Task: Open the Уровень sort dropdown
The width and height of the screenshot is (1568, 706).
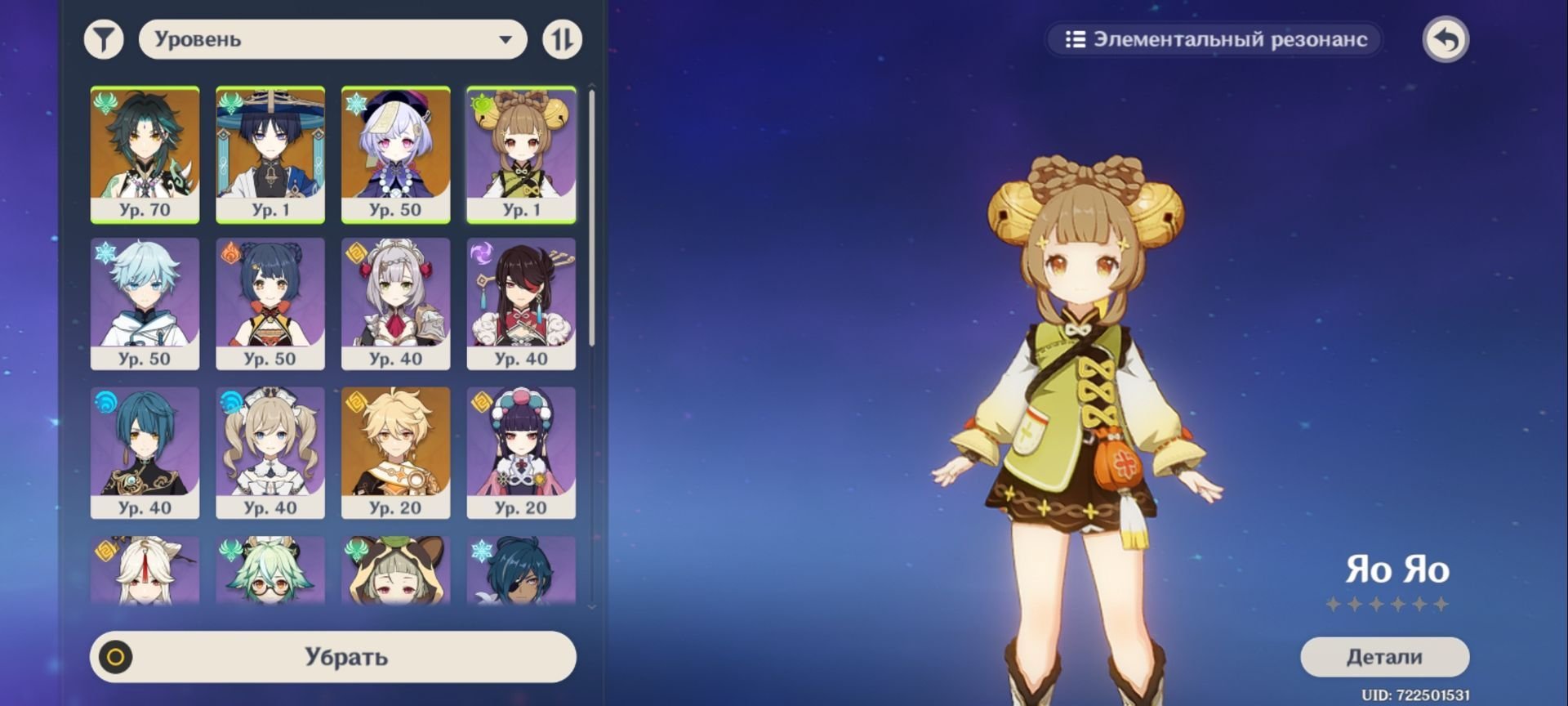Action: [332, 39]
